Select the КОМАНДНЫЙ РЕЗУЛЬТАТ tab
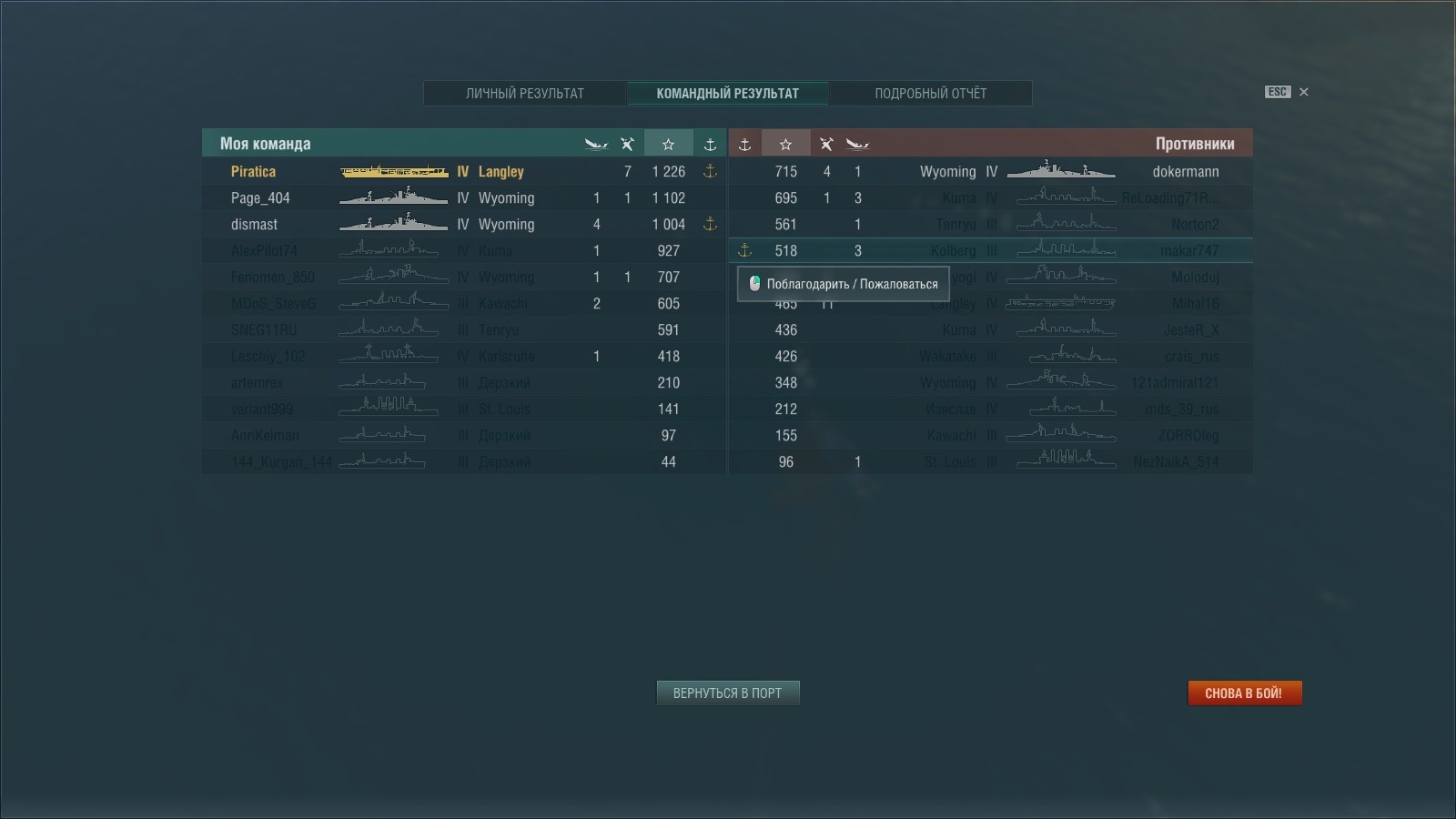 pos(728,93)
